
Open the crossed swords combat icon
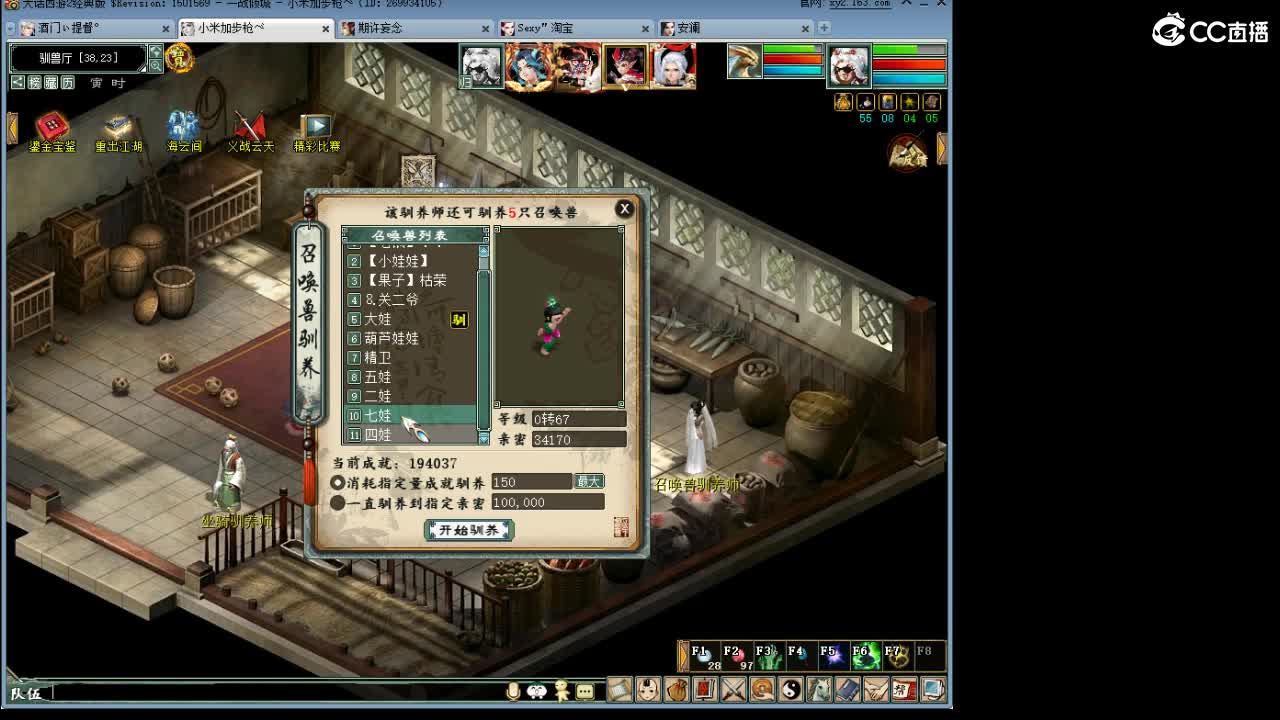(733, 690)
